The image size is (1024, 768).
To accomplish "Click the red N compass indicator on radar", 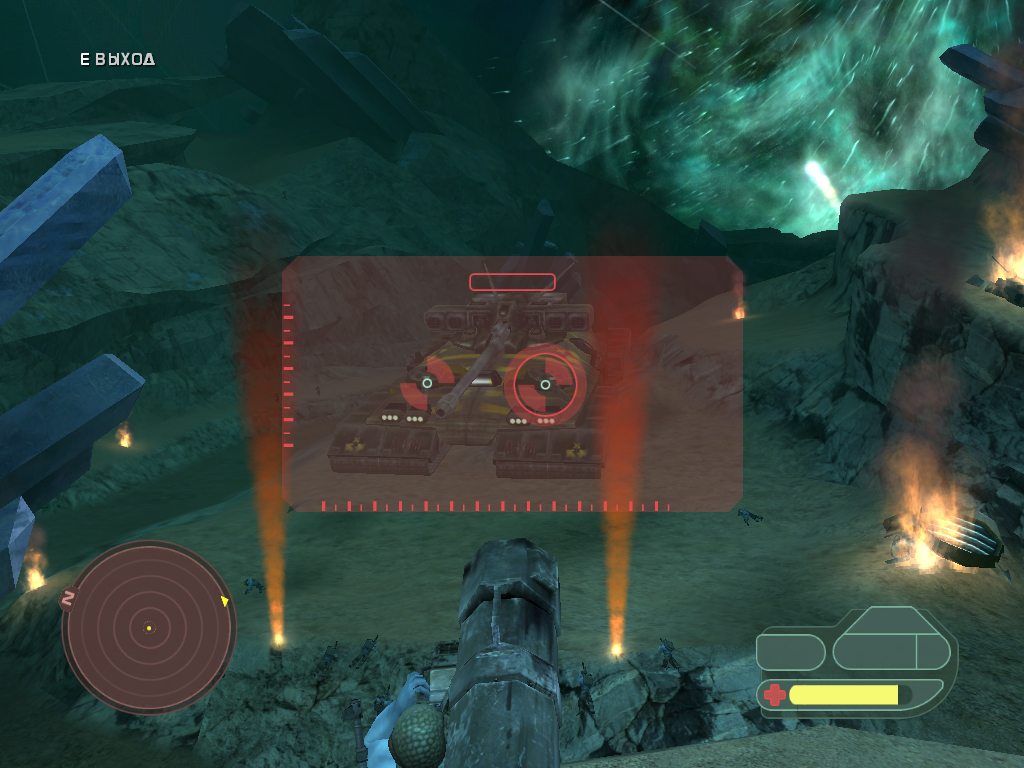I will click(69, 599).
